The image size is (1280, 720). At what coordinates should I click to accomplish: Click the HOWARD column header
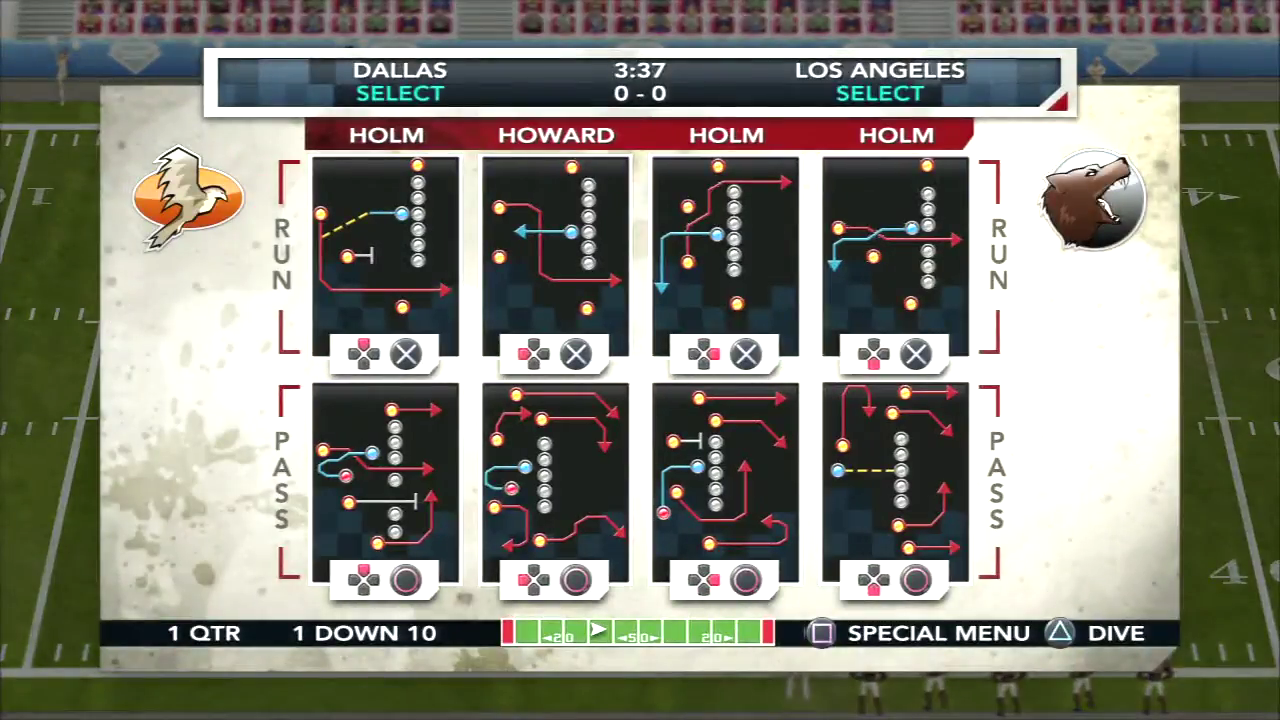click(555, 135)
